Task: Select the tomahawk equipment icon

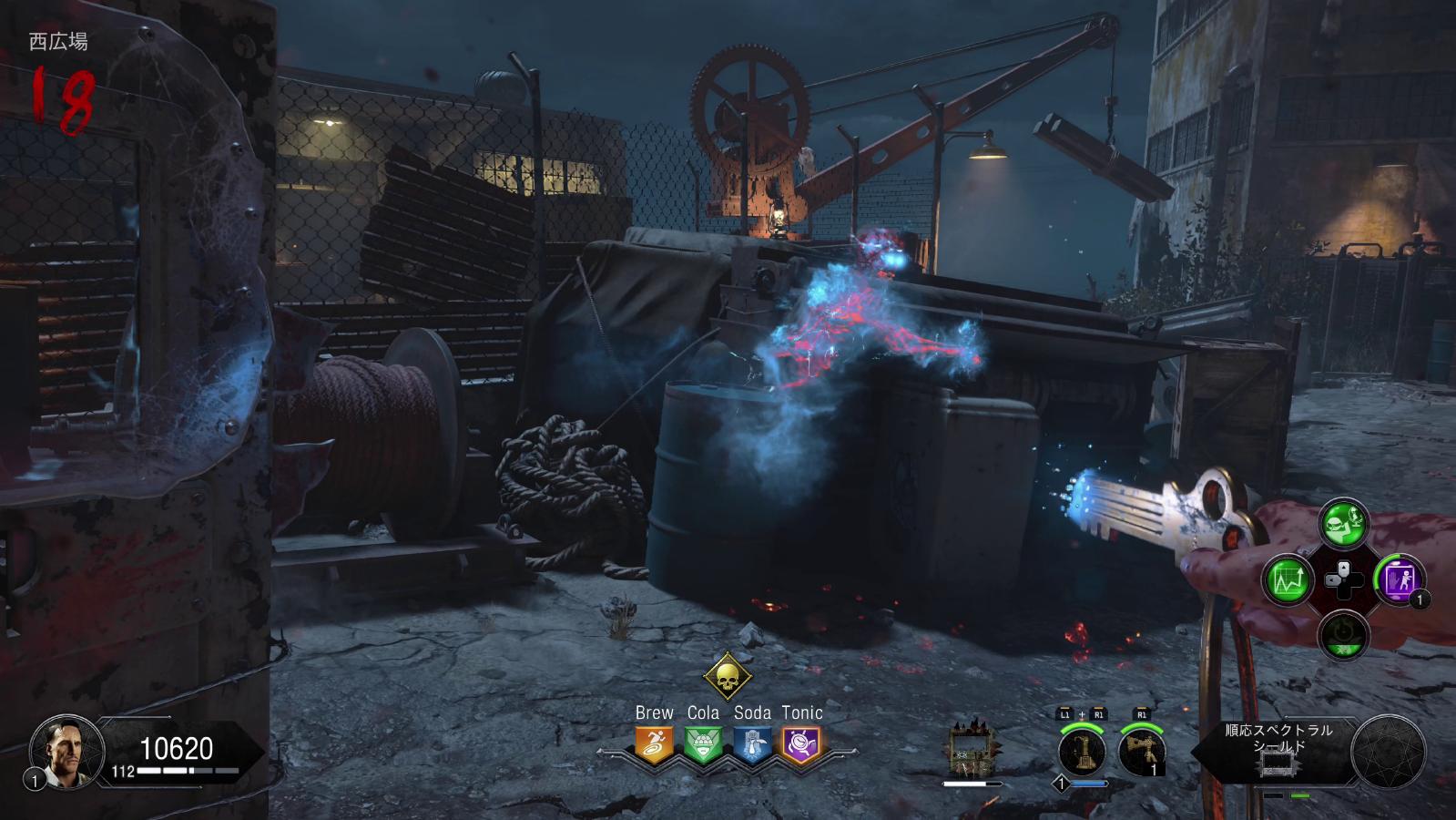Action: 1141,753
